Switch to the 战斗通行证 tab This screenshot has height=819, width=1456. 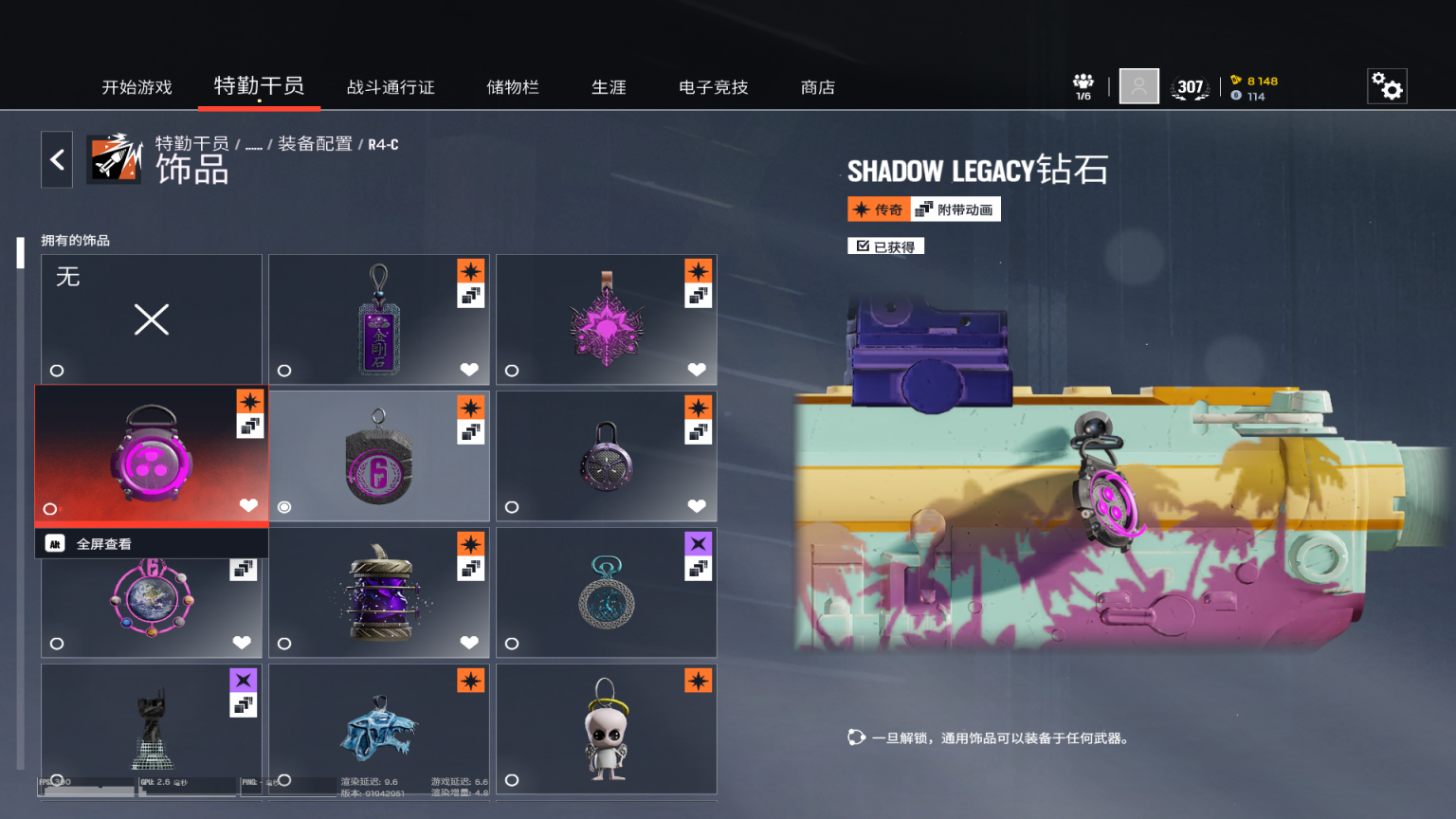391,87
